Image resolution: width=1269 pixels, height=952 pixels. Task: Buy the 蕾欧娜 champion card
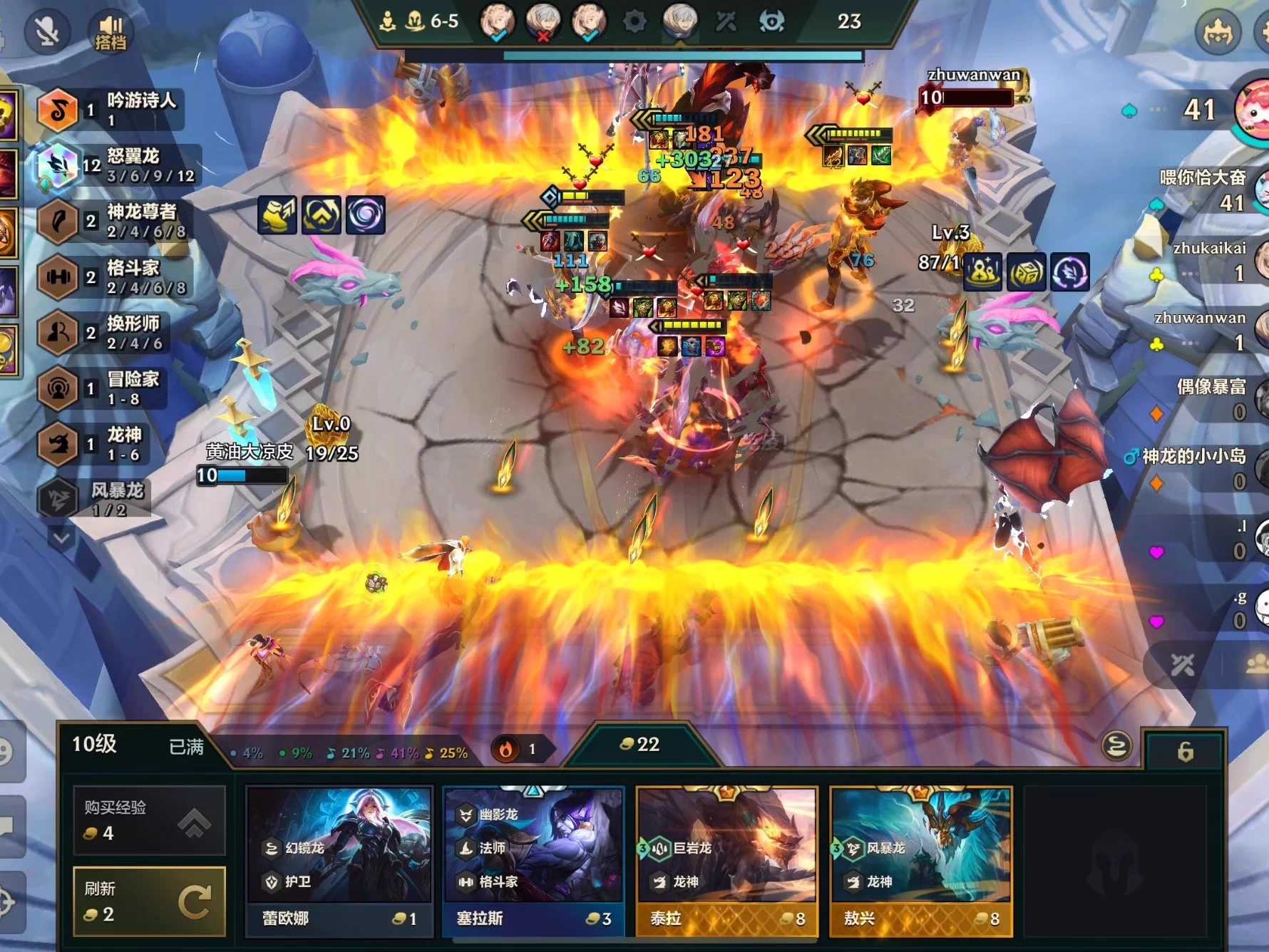tap(339, 861)
